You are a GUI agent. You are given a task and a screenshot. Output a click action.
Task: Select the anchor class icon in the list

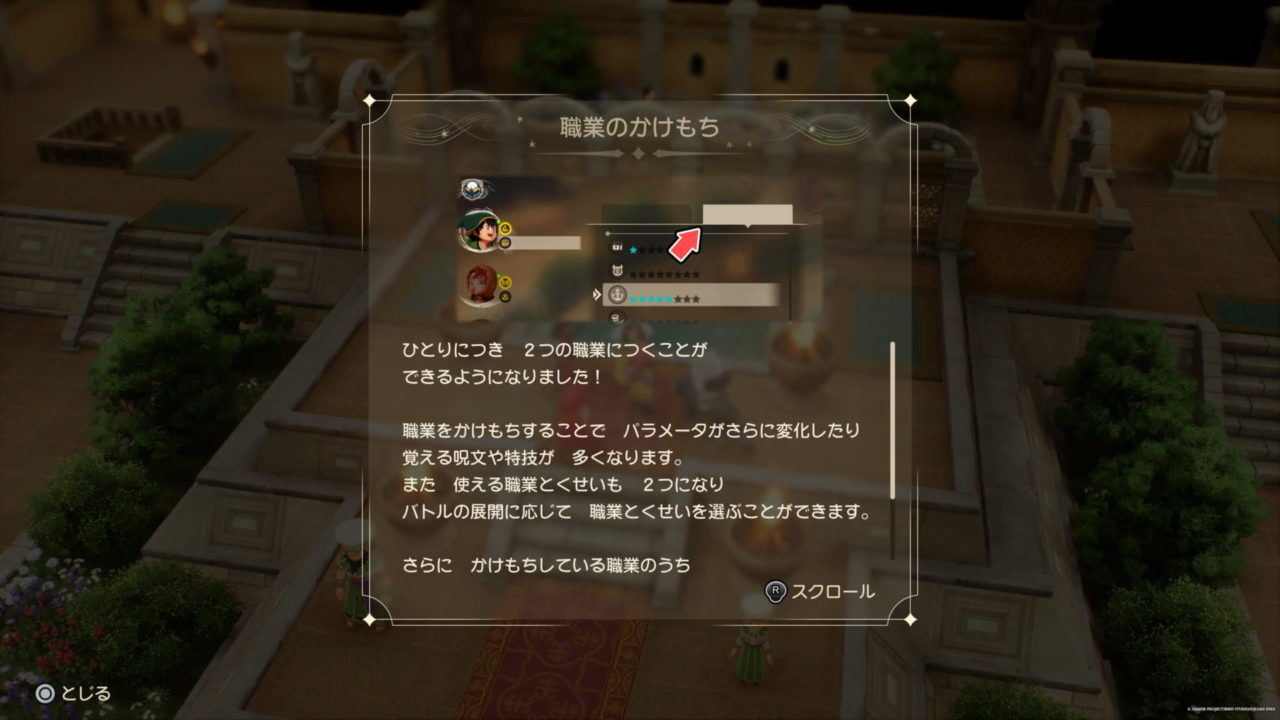pyautogui.click(x=618, y=295)
